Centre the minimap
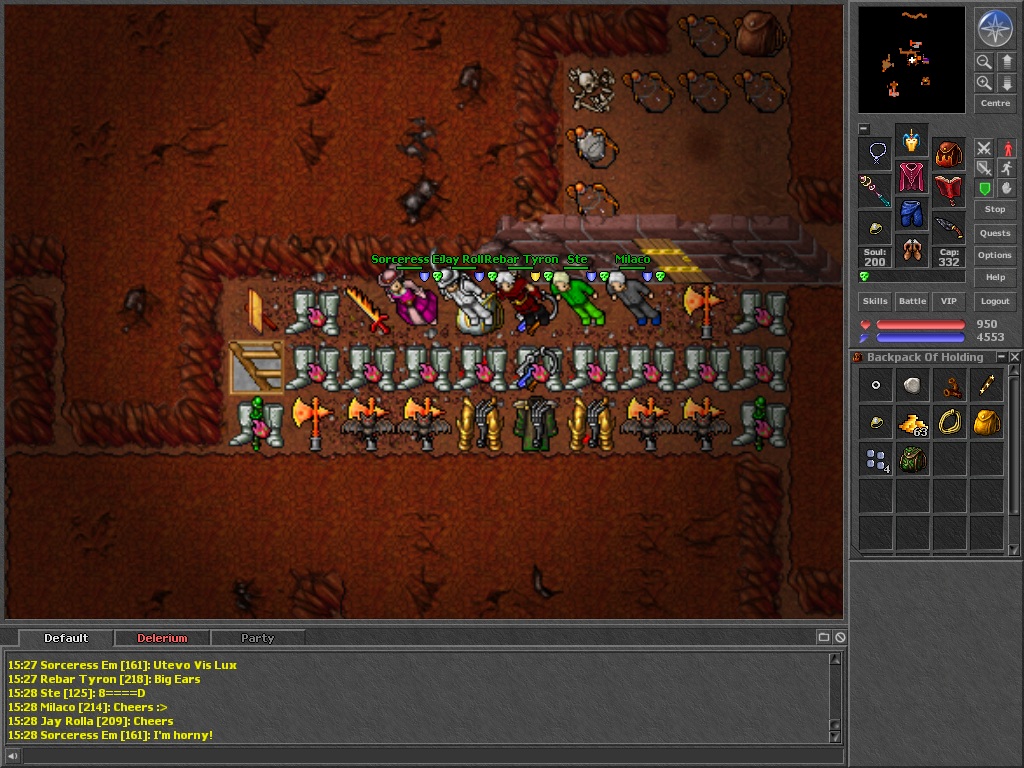Viewport: 1024px width, 768px height. pyautogui.click(x=995, y=103)
